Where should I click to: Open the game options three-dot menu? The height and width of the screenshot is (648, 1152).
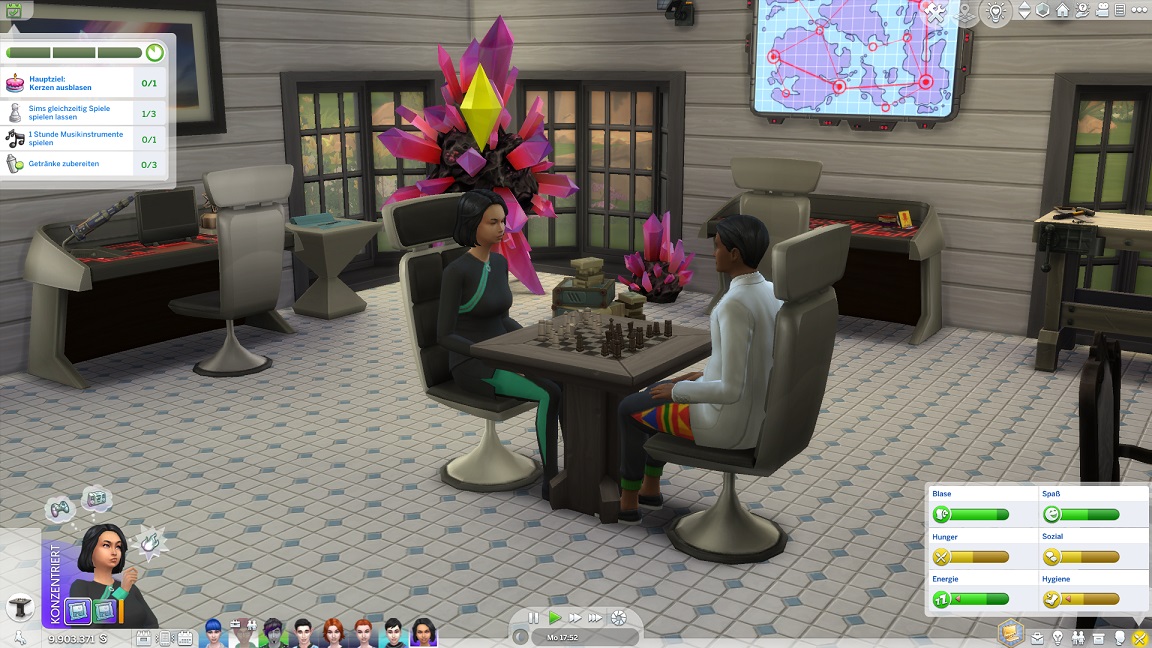(x=1141, y=12)
